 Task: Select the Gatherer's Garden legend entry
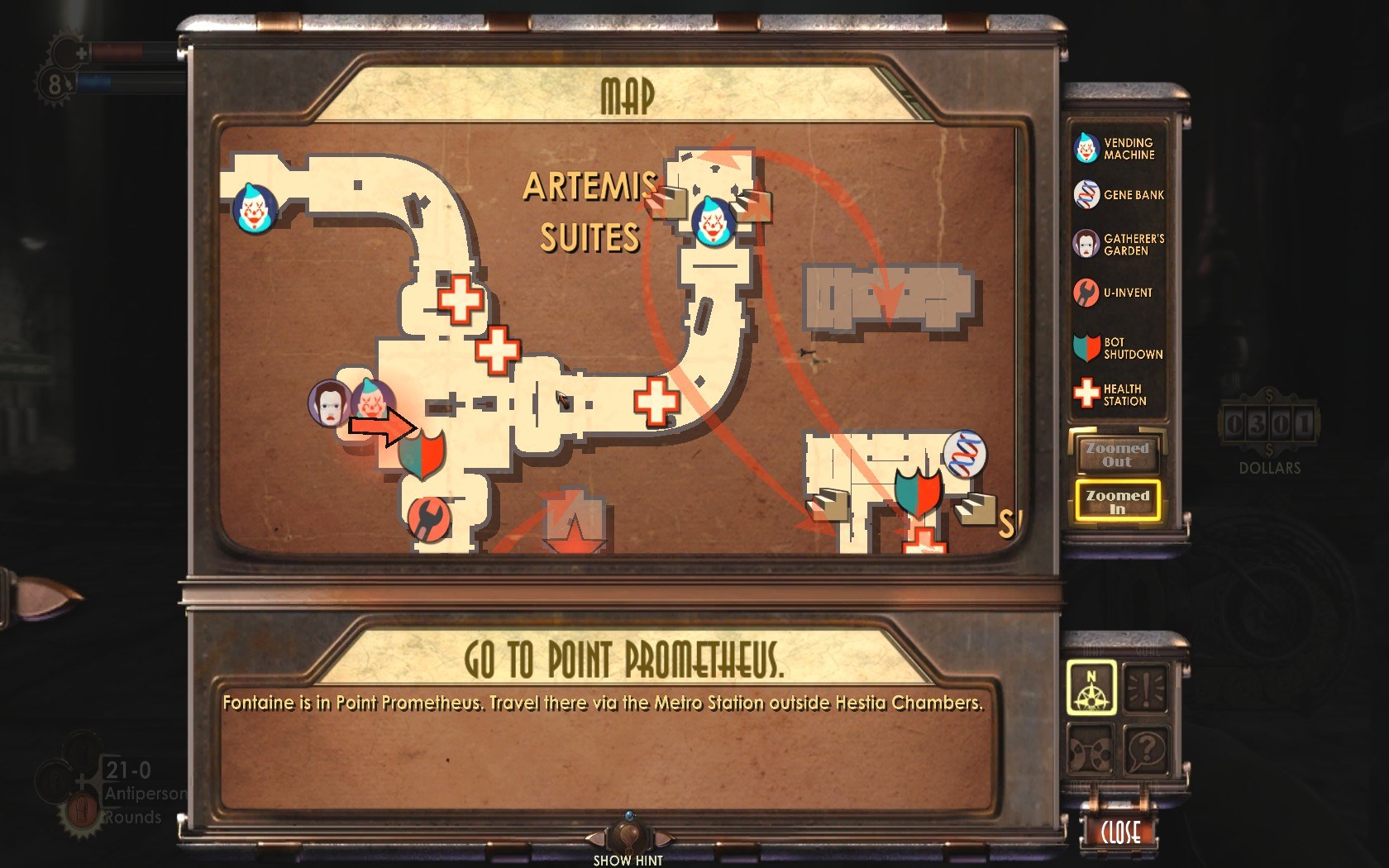[x=1117, y=245]
